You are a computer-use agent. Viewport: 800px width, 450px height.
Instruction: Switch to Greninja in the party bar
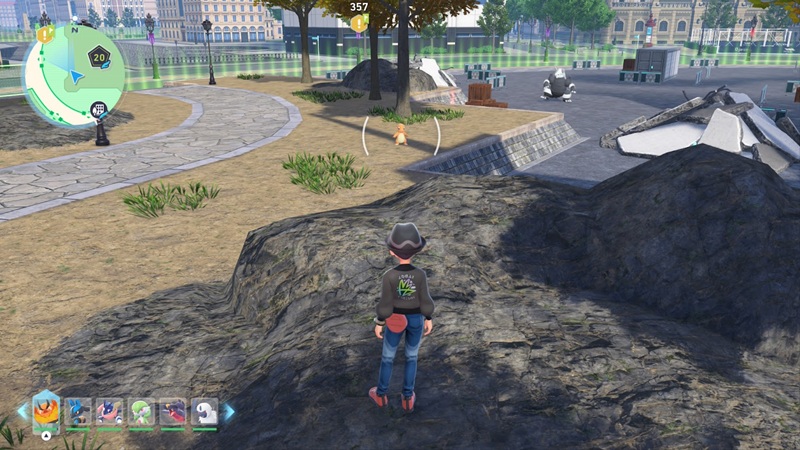[110, 412]
